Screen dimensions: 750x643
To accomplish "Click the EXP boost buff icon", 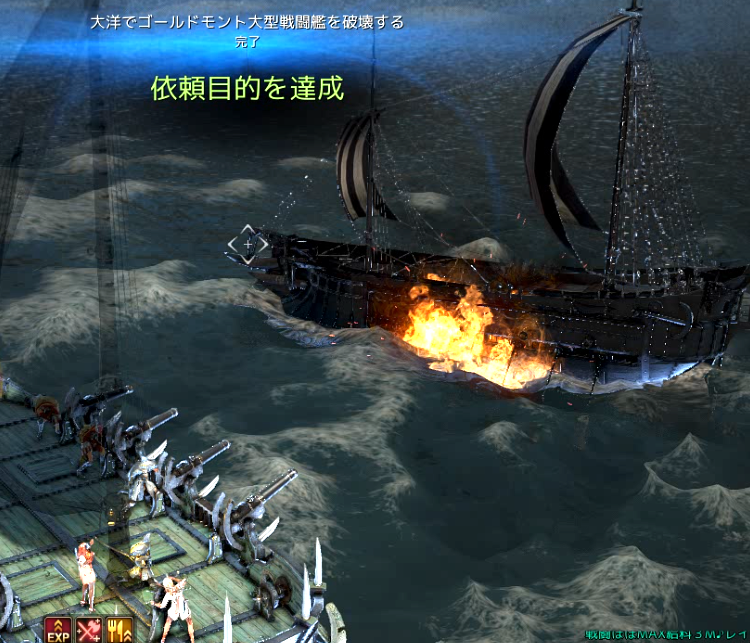I will pos(57,630).
